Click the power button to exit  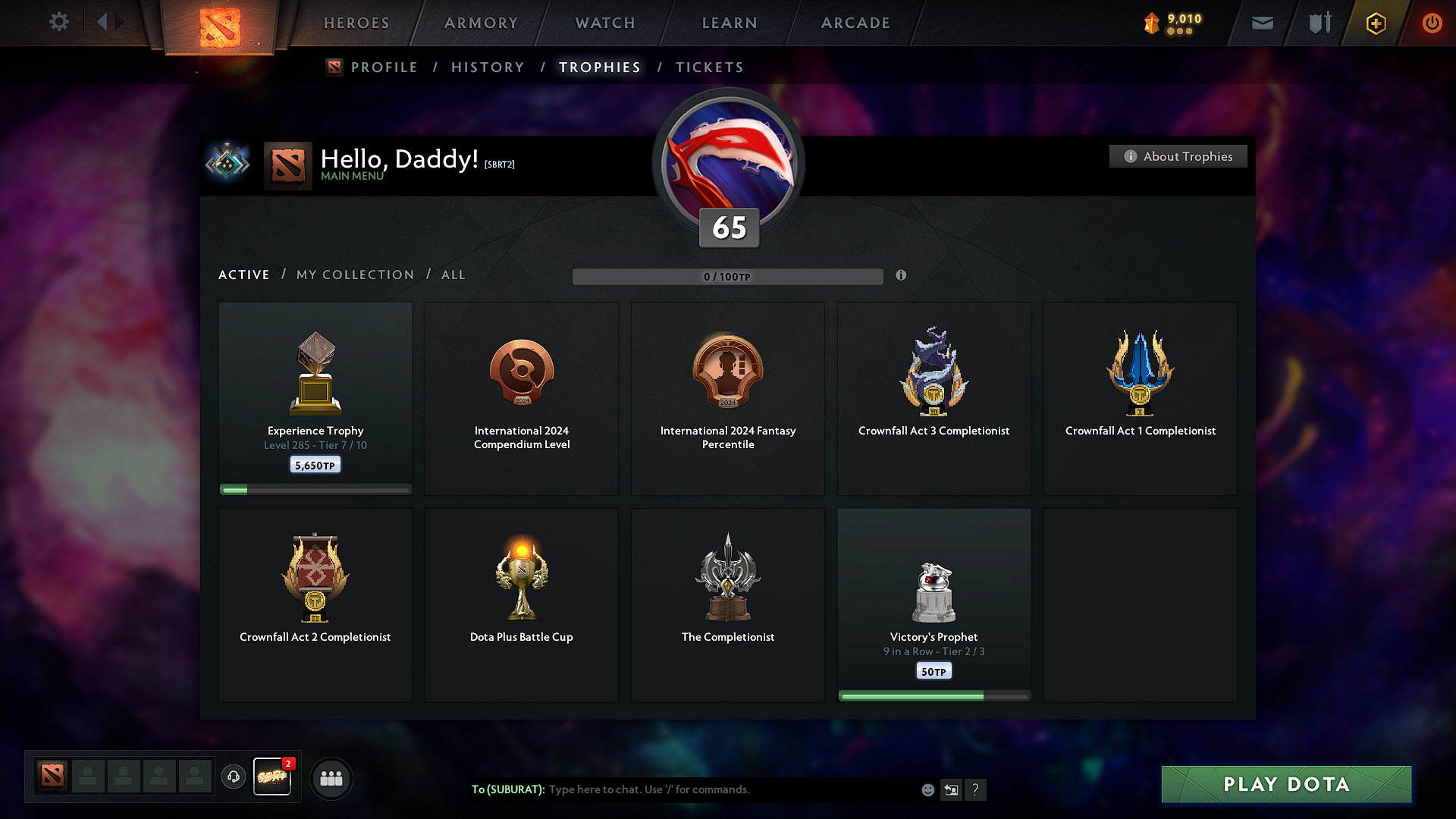click(x=1432, y=23)
